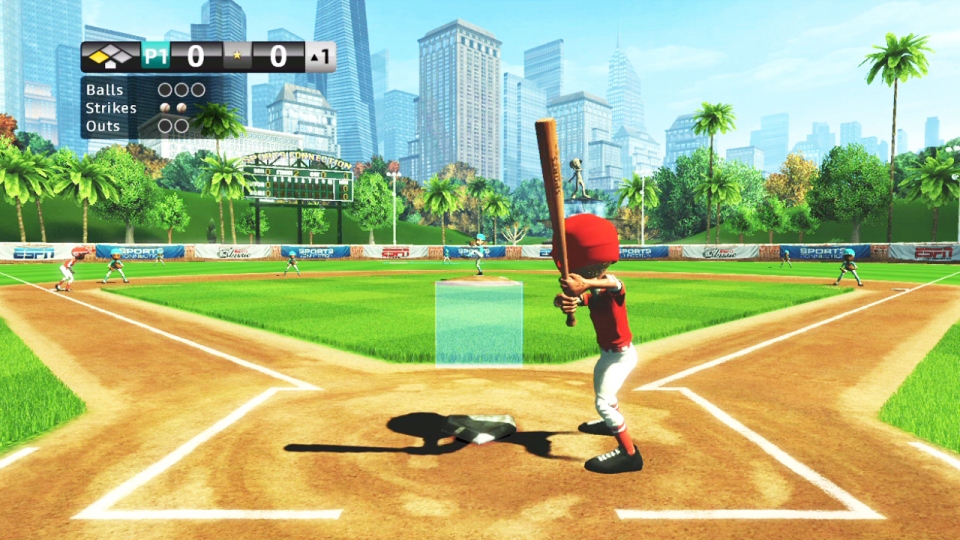Select the P1 team badge
960x540 pixels.
coord(155,57)
